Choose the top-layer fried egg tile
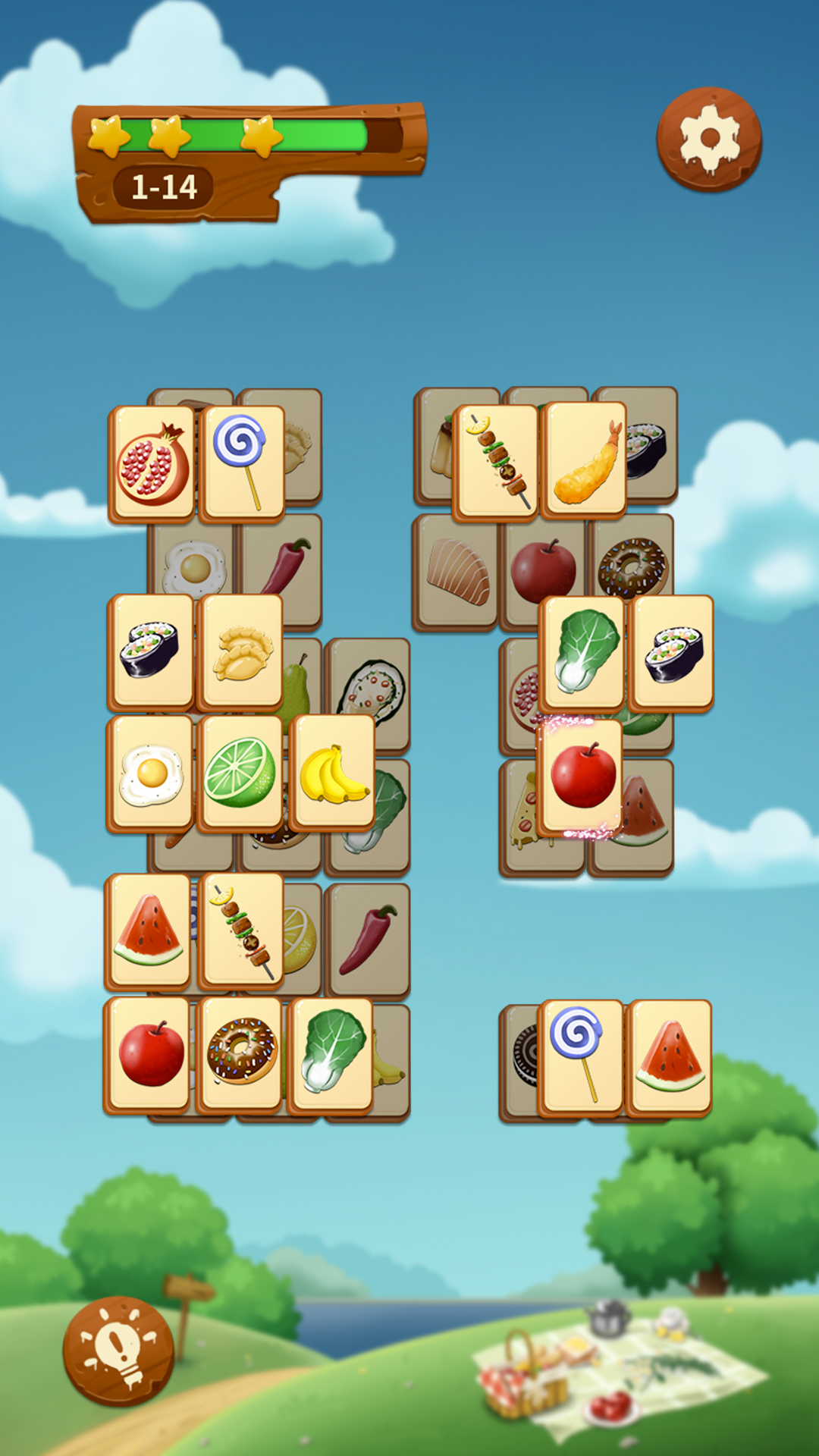Viewport: 819px width, 1456px height. coord(151,773)
